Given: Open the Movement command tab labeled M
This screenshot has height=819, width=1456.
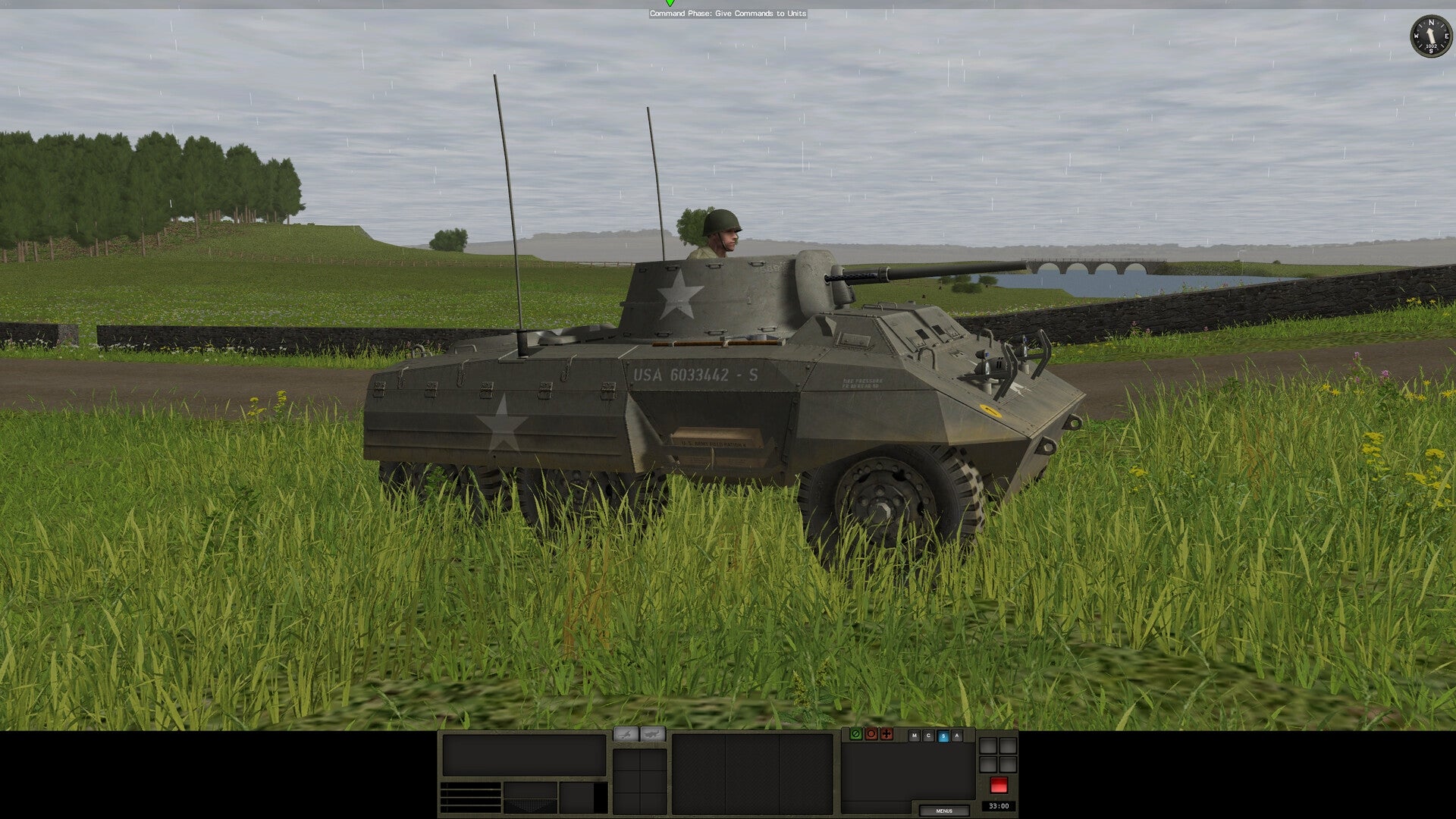Looking at the screenshot, I should tap(915, 735).
